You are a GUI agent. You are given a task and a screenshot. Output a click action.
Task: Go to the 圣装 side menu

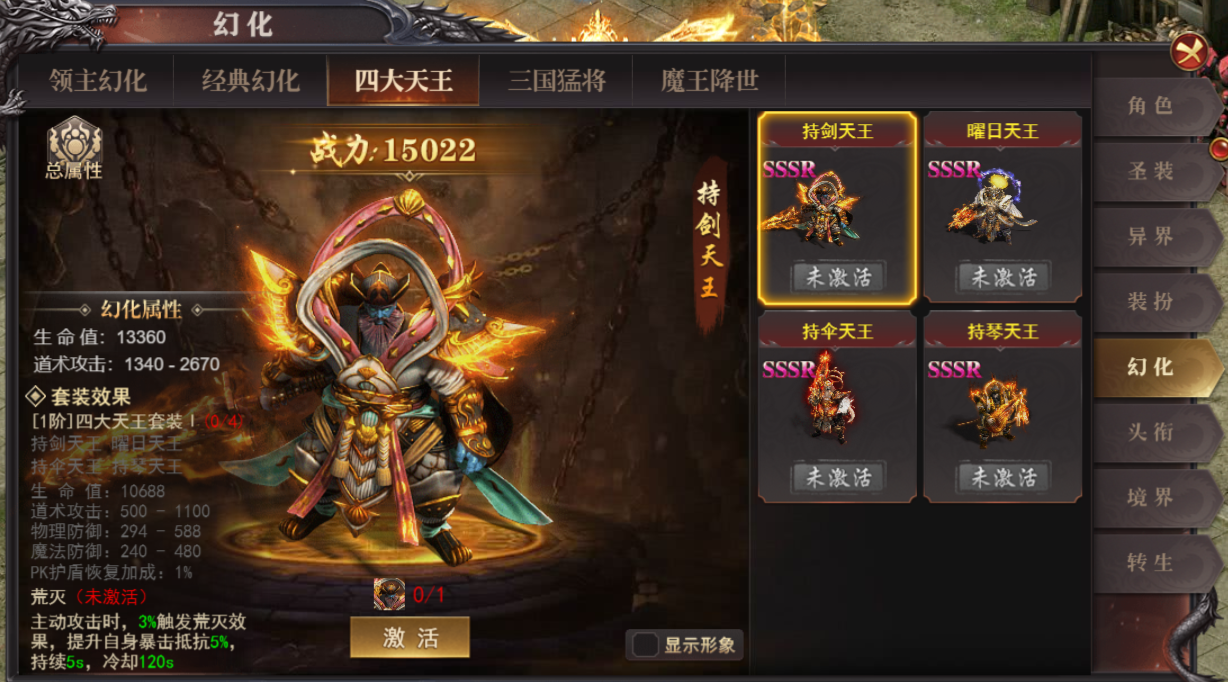click(1150, 171)
